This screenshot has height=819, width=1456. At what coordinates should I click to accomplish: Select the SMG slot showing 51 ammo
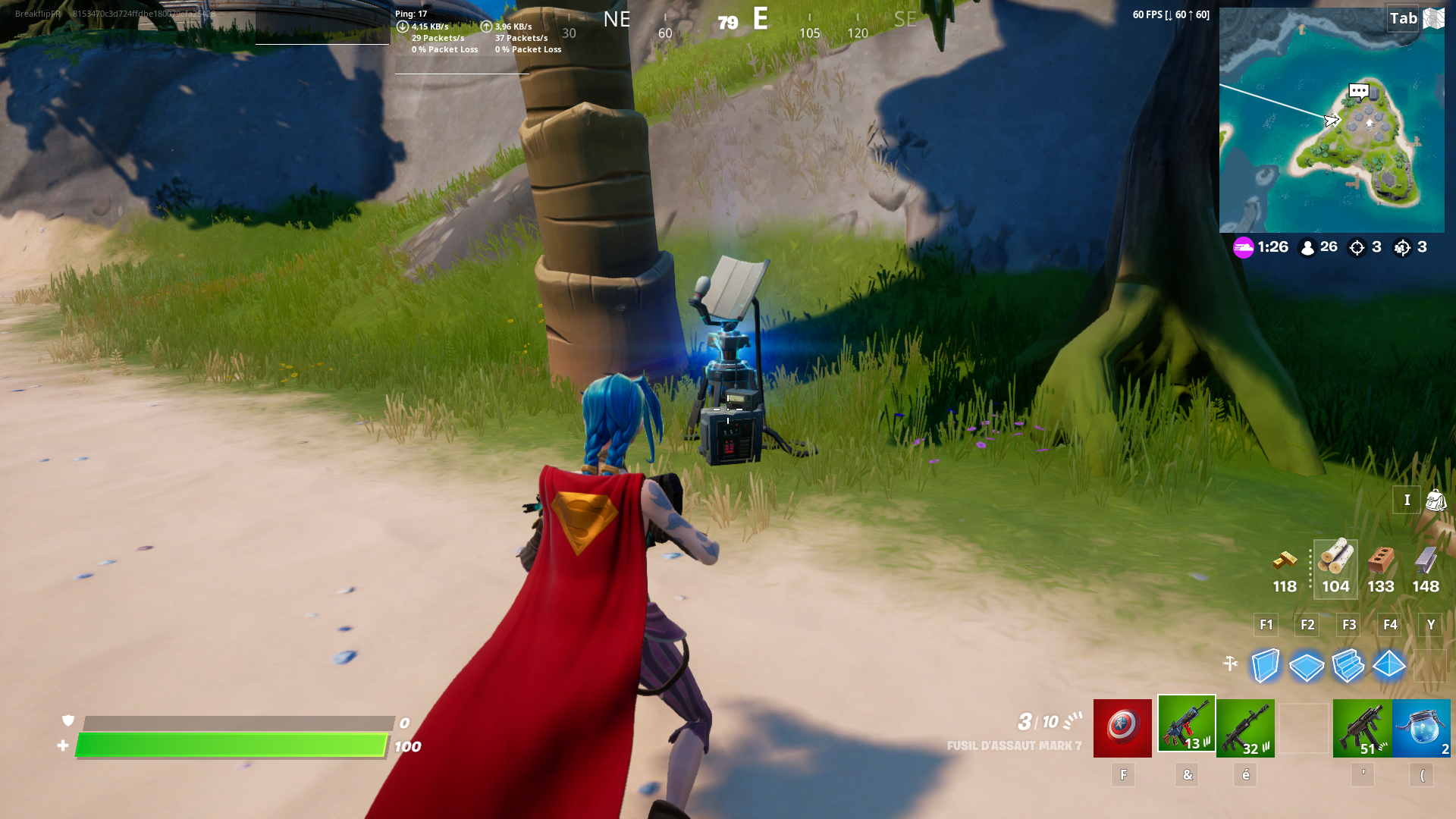click(1365, 727)
